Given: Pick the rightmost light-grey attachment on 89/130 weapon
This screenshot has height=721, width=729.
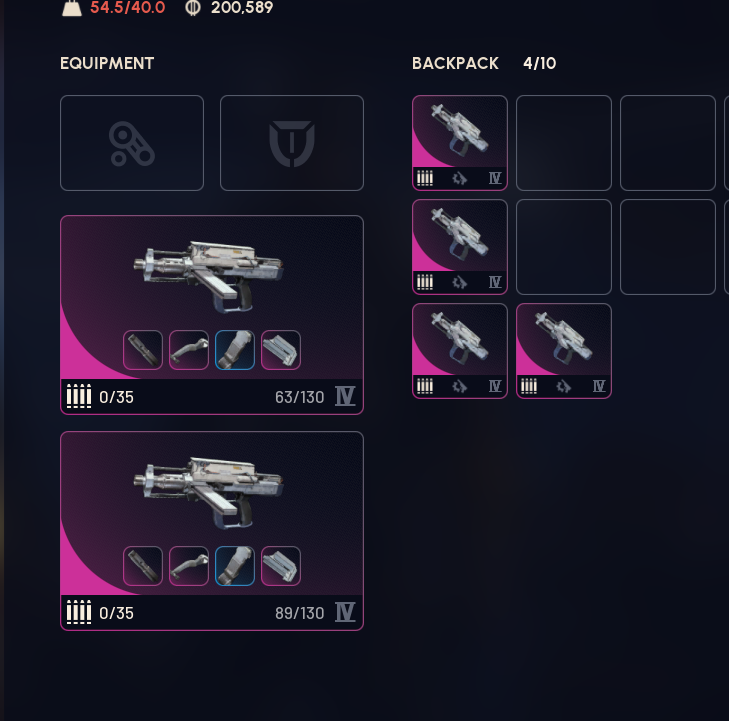Looking at the screenshot, I should [x=281, y=566].
